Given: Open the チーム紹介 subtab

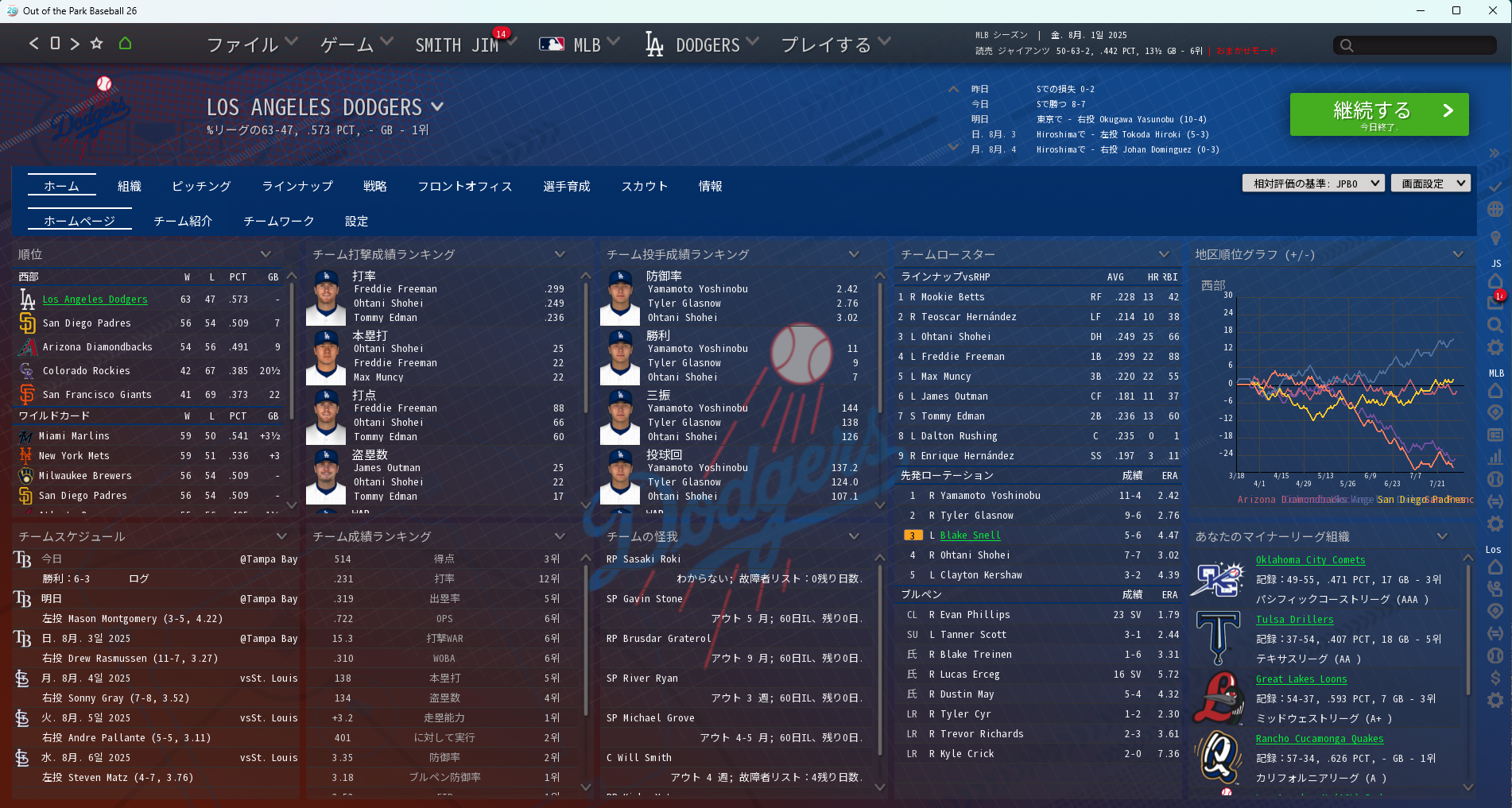Looking at the screenshot, I should click(183, 221).
